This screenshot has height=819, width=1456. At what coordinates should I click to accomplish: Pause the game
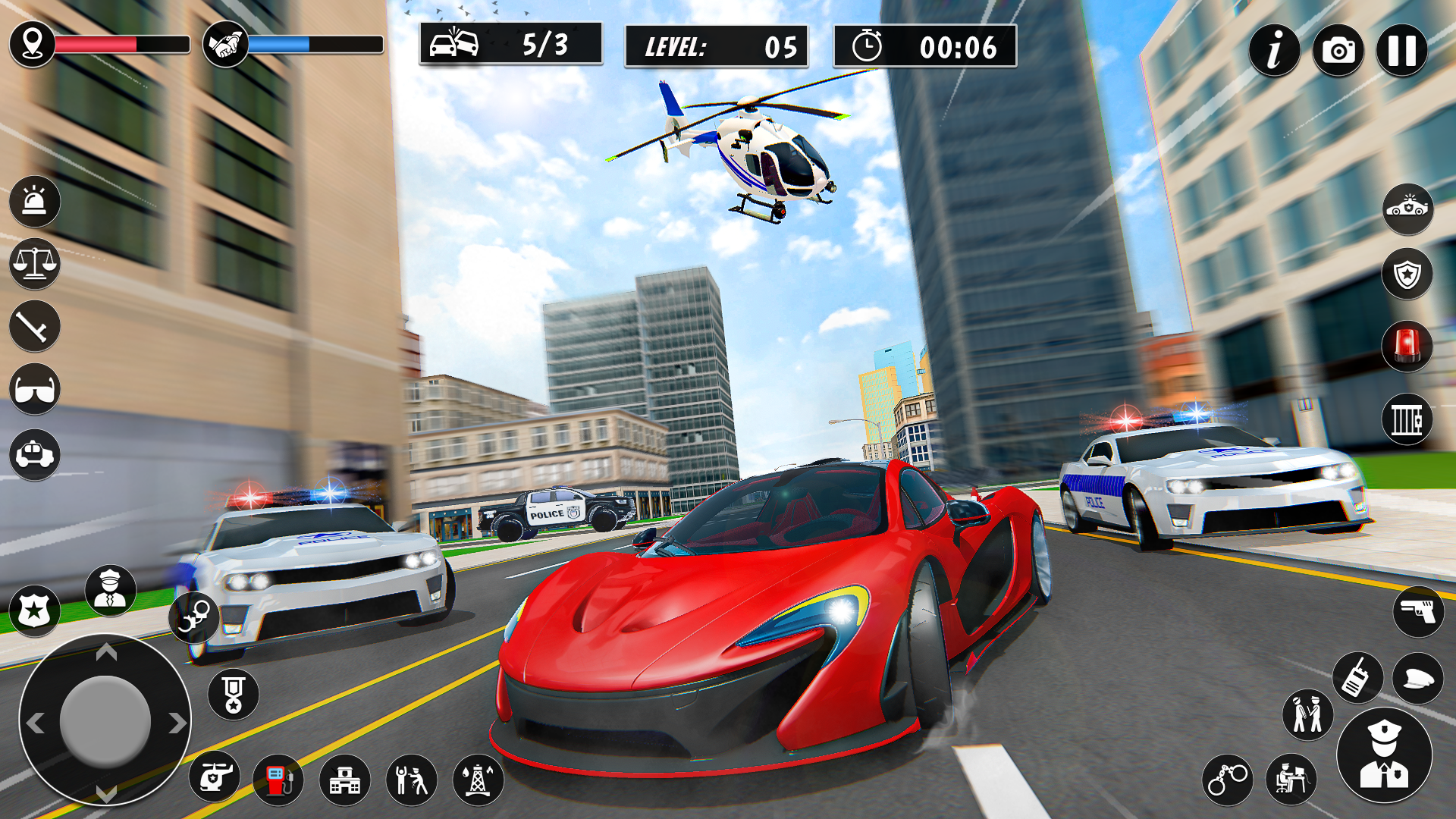pos(1403,49)
